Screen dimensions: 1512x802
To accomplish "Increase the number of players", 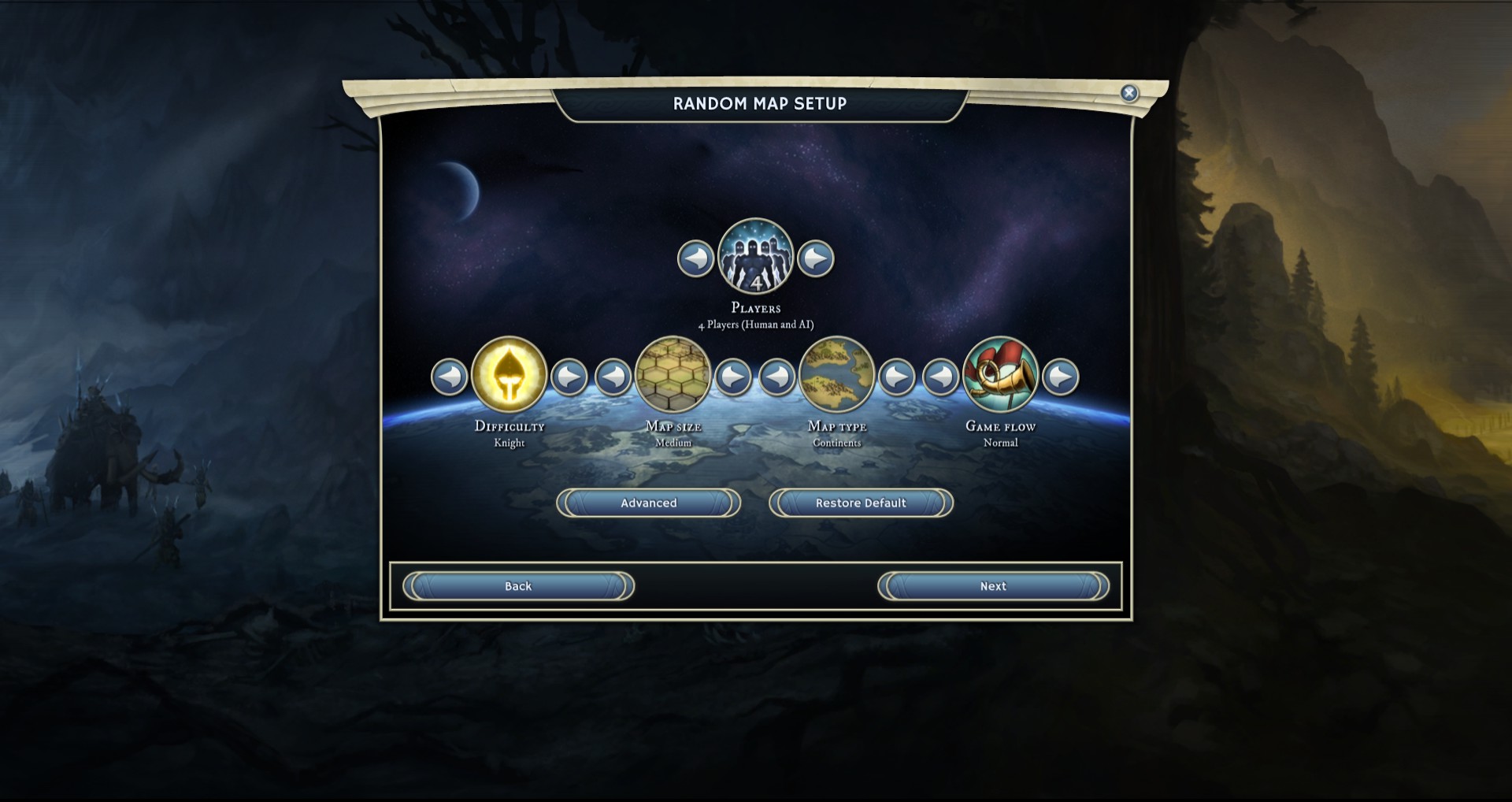I will (x=816, y=258).
